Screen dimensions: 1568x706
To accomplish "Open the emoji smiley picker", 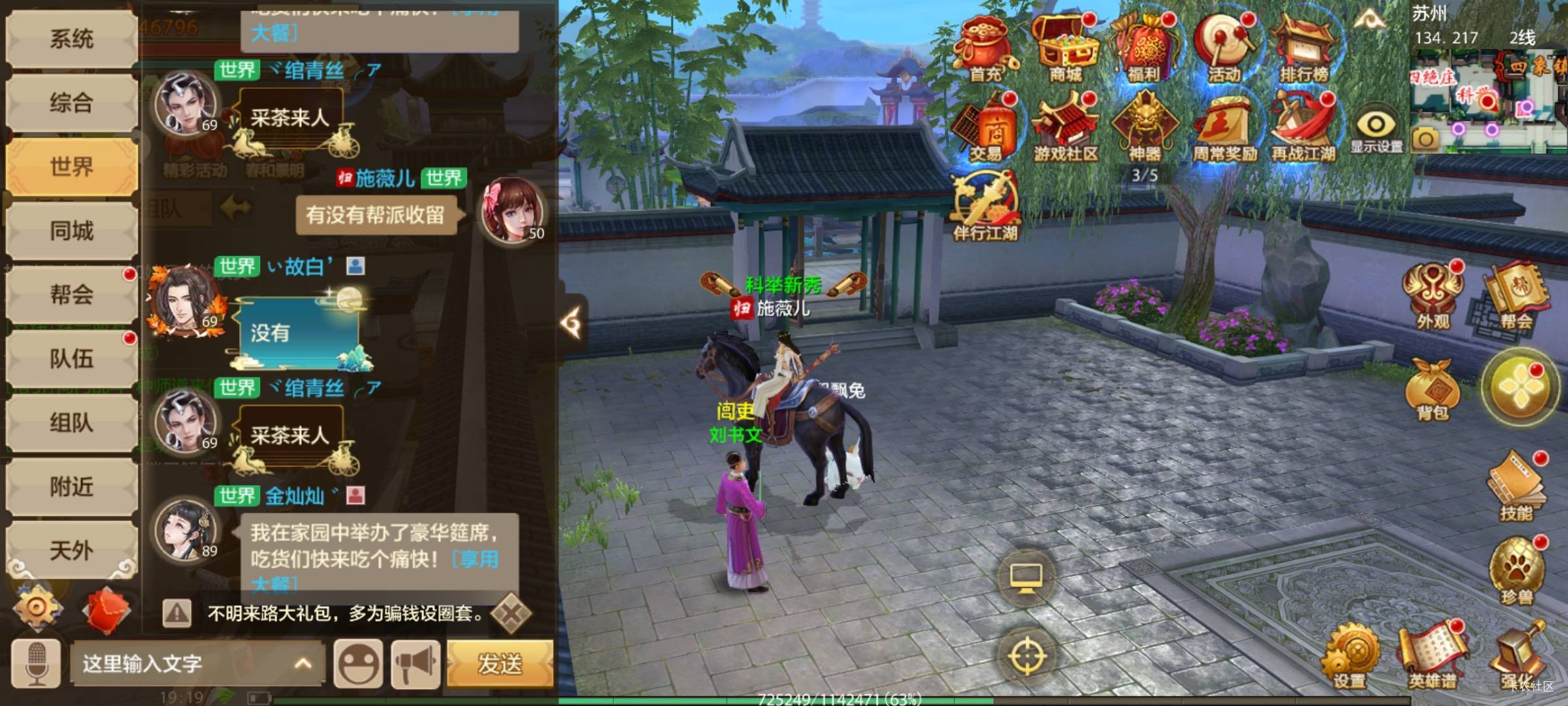I will [x=358, y=664].
